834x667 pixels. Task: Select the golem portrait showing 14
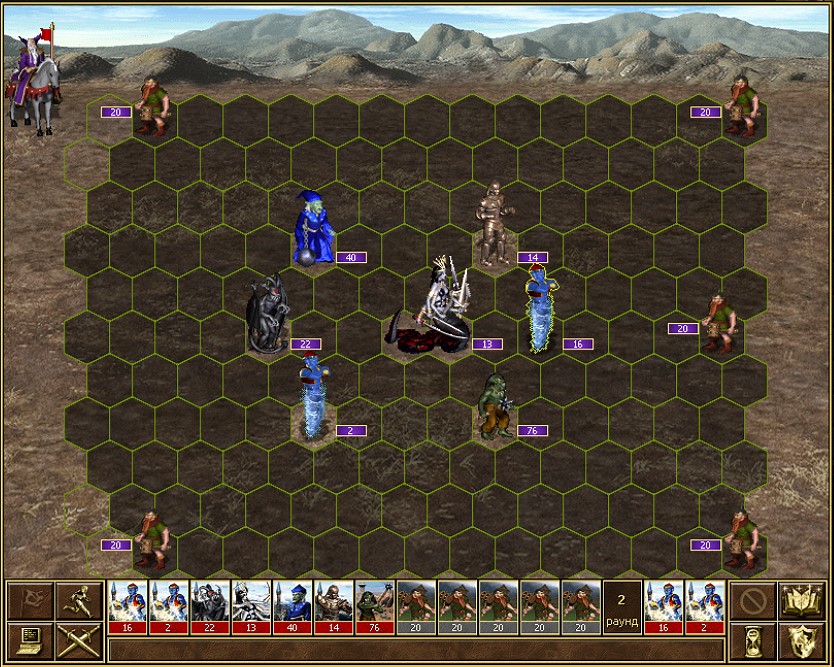[333, 607]
